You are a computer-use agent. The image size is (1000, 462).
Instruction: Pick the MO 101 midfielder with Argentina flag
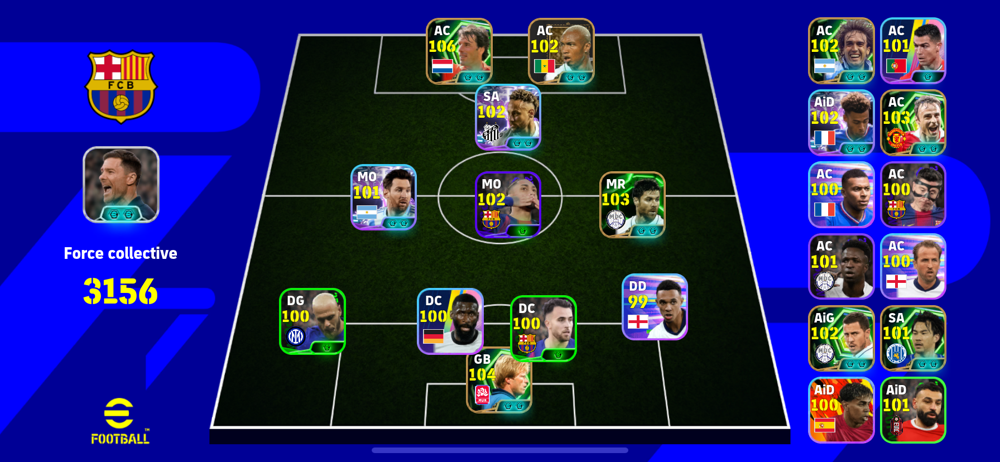click(383, 197)
